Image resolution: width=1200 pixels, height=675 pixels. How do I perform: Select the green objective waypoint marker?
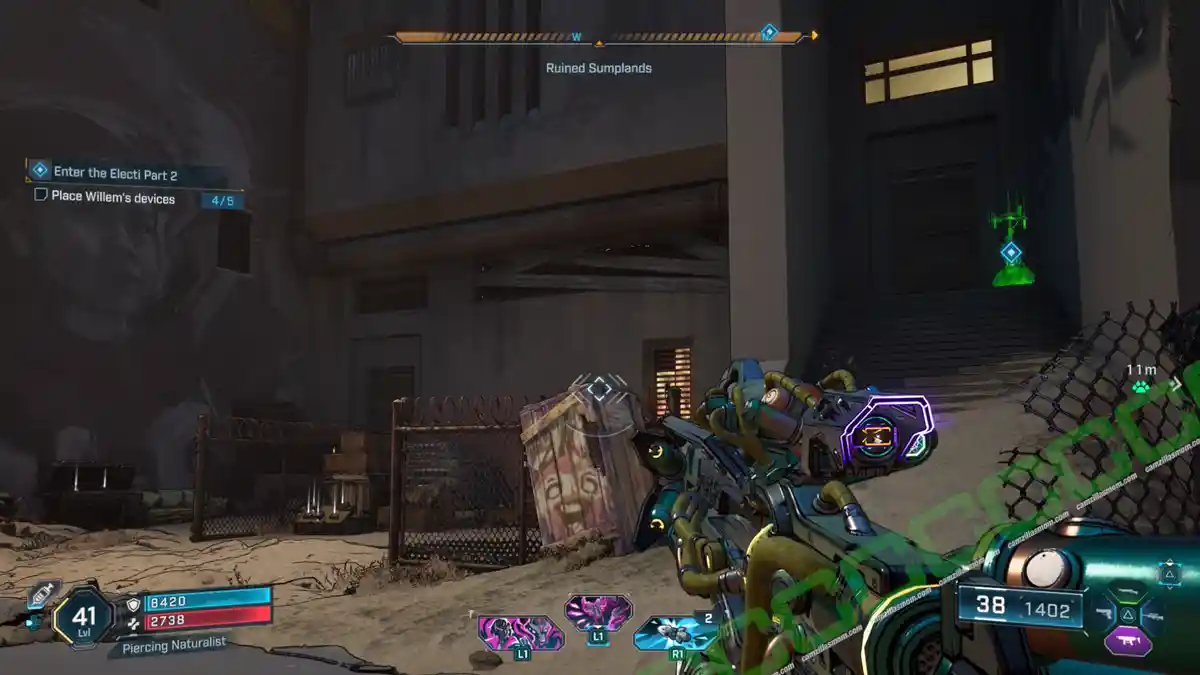tap(1012, 252)
